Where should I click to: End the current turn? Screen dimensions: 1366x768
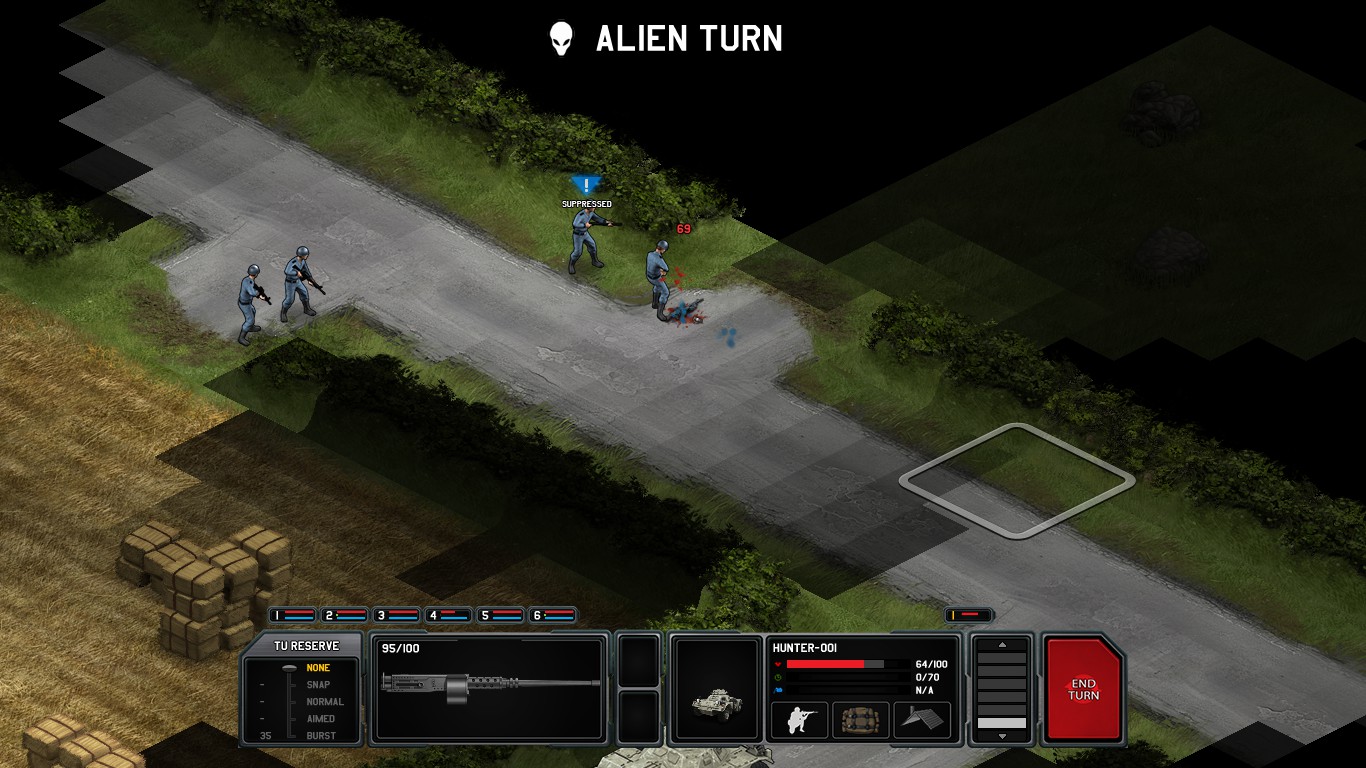point(1083,689)
